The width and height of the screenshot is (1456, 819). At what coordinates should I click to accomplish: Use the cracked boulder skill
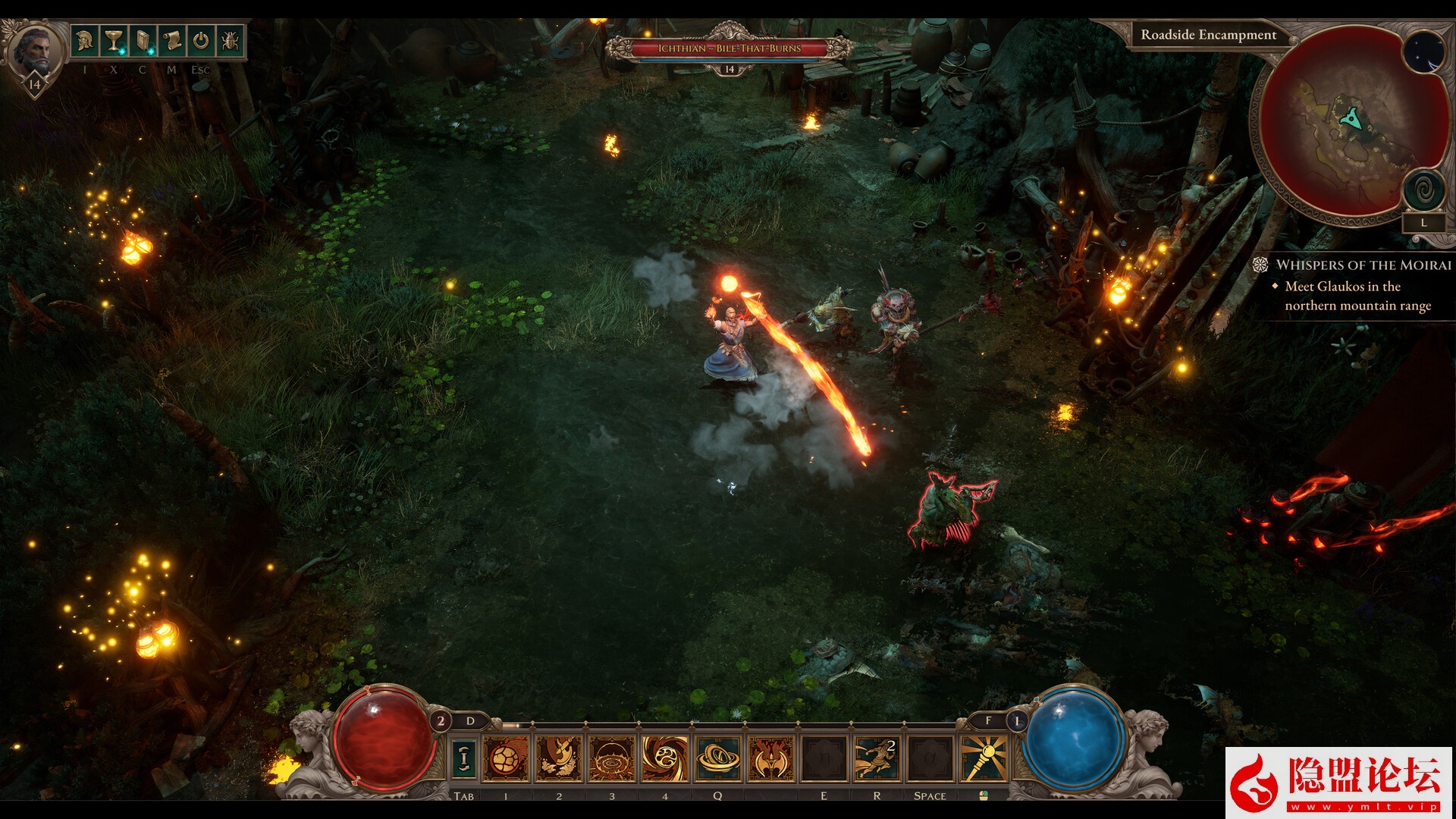pos(506,758)
